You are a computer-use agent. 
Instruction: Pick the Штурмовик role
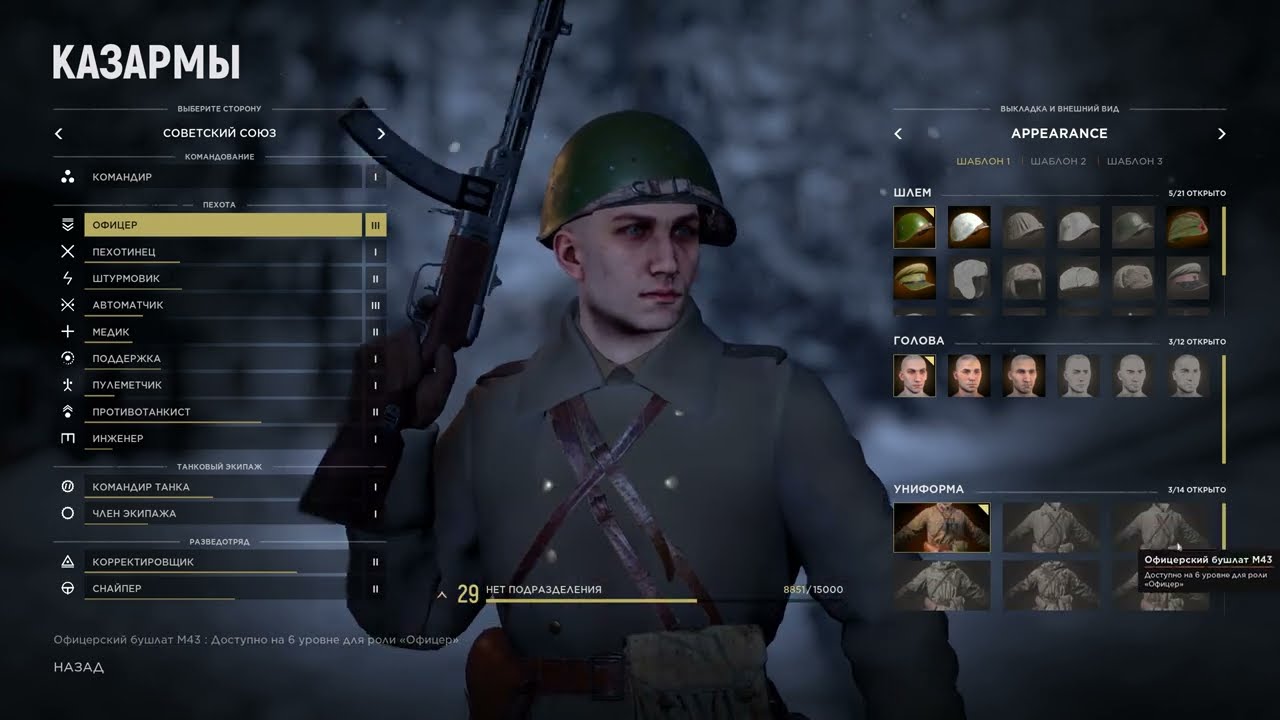220,279
